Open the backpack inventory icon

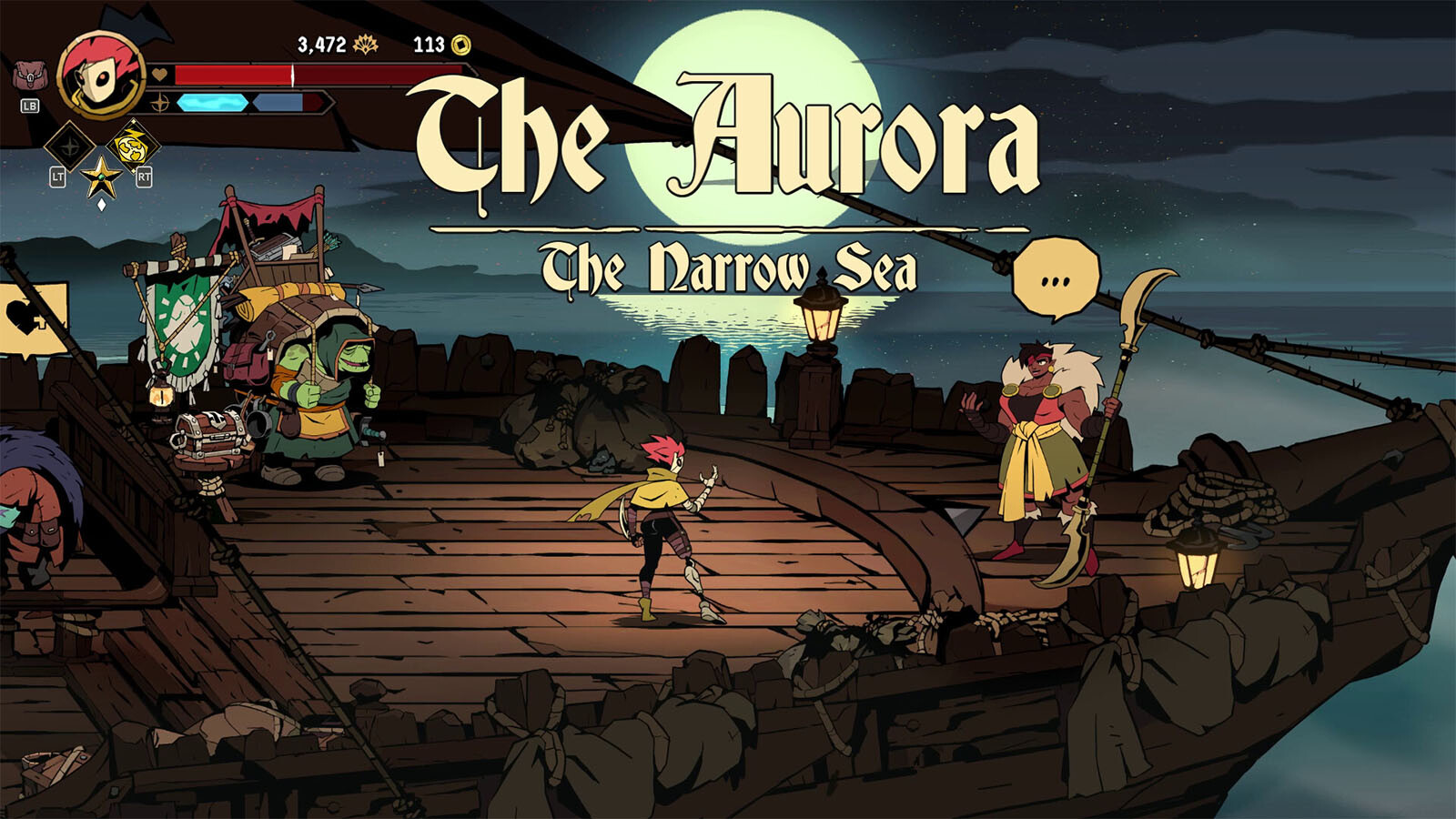(x=29, y=76)
